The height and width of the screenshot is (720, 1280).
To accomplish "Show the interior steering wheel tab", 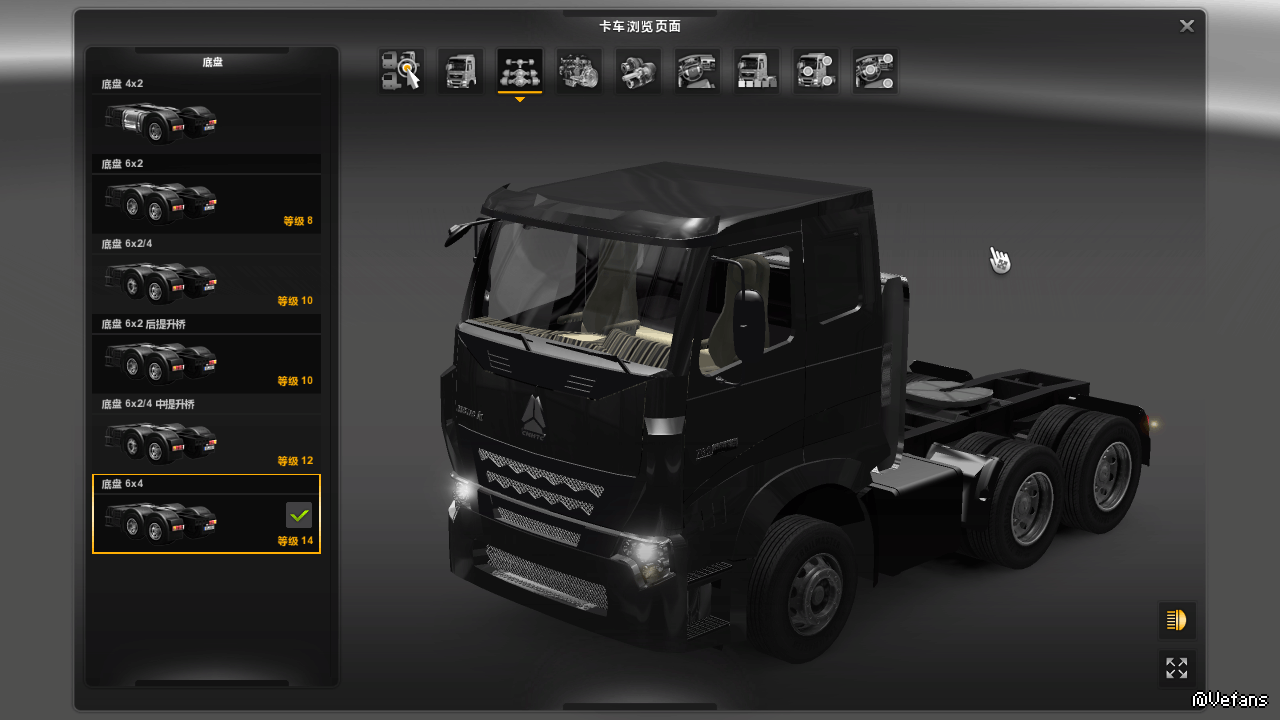I will click(x=697, y=71).
